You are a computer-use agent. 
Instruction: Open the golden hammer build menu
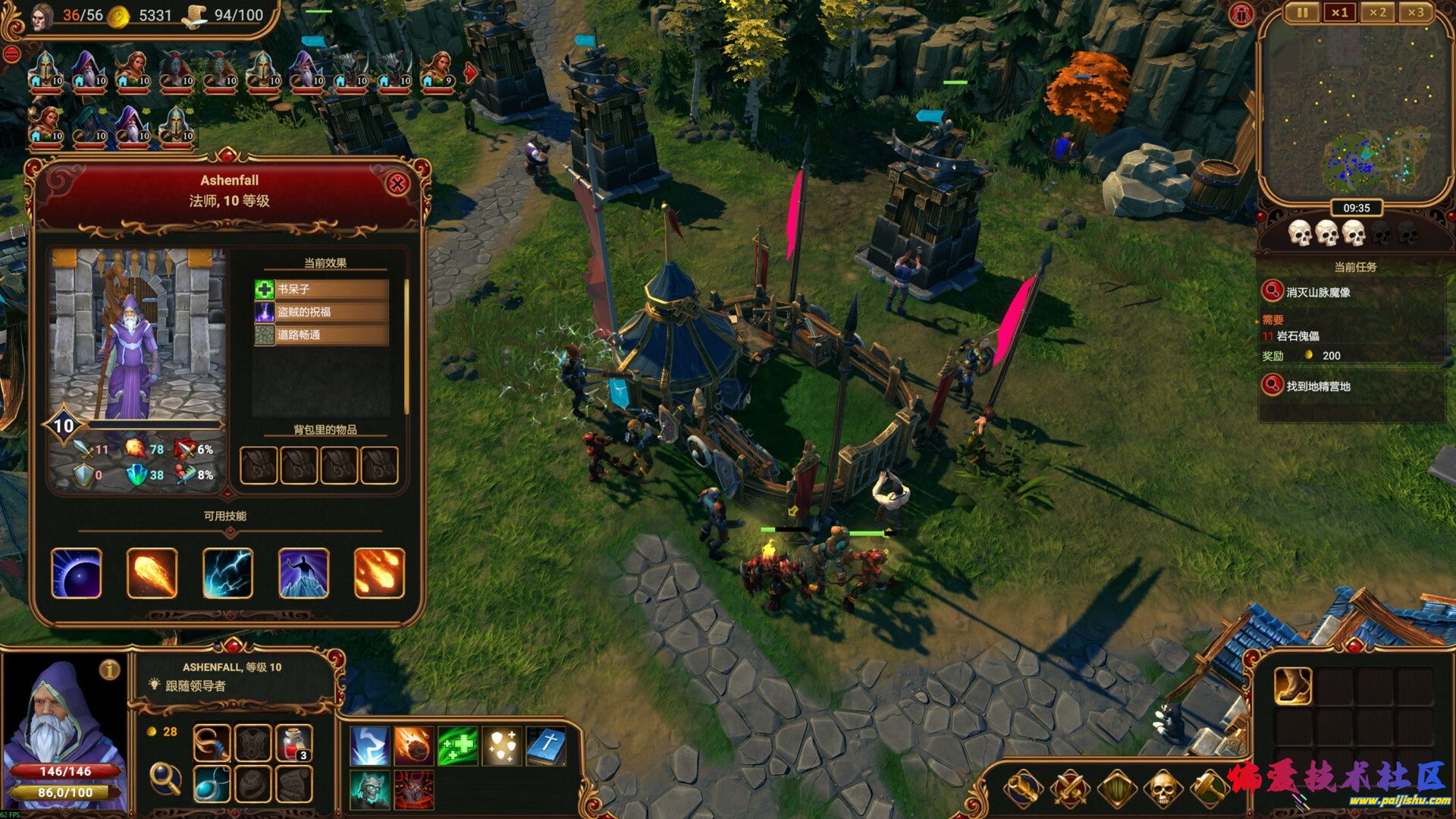pyautogui.click(x=1209, y=790)
